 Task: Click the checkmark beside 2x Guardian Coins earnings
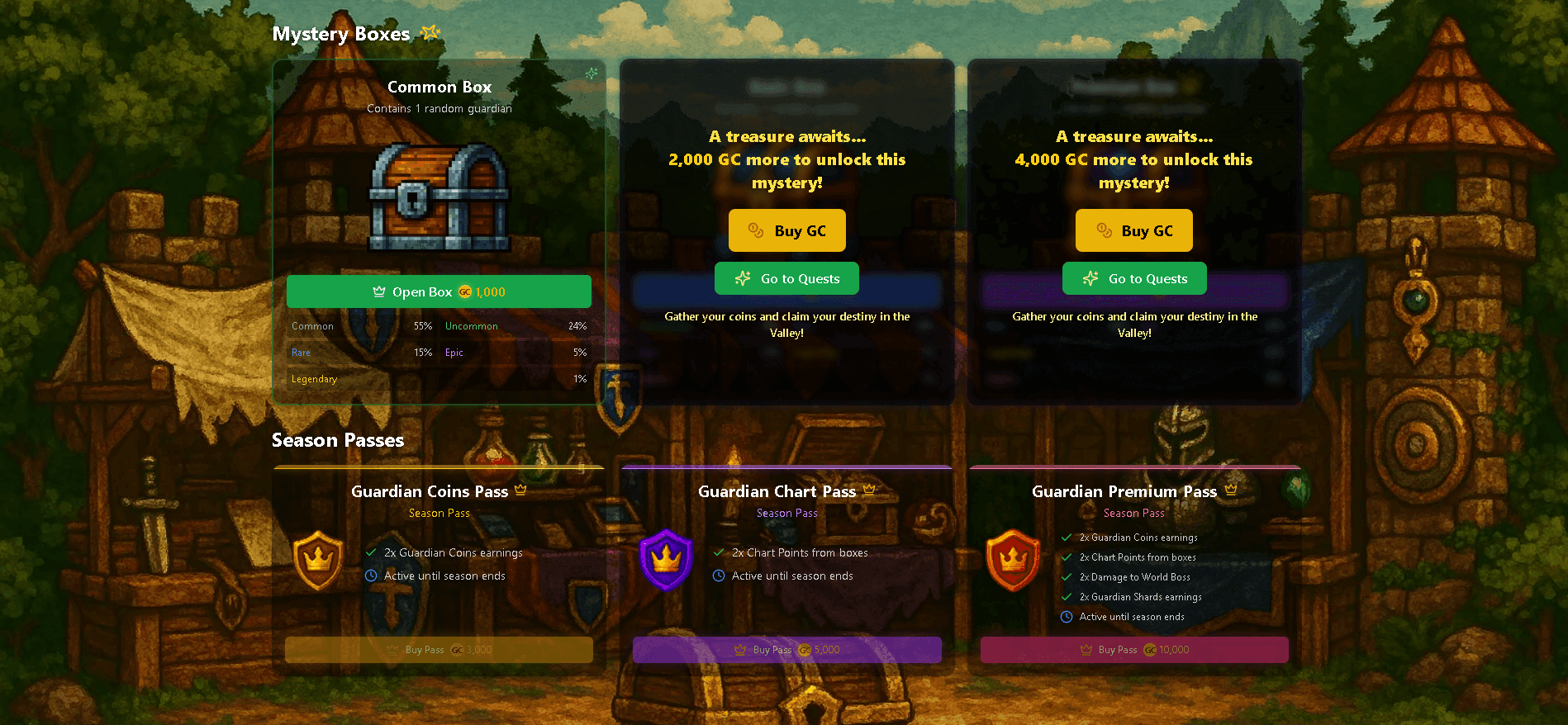tap(369, 552)
